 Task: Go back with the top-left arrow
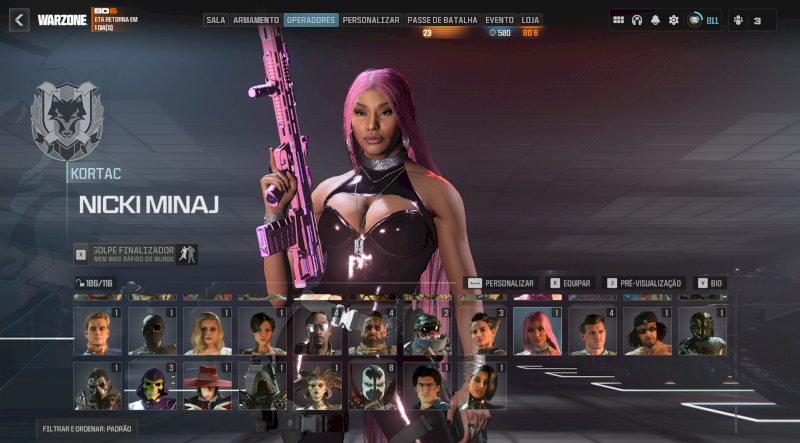(x=19, y=20)
